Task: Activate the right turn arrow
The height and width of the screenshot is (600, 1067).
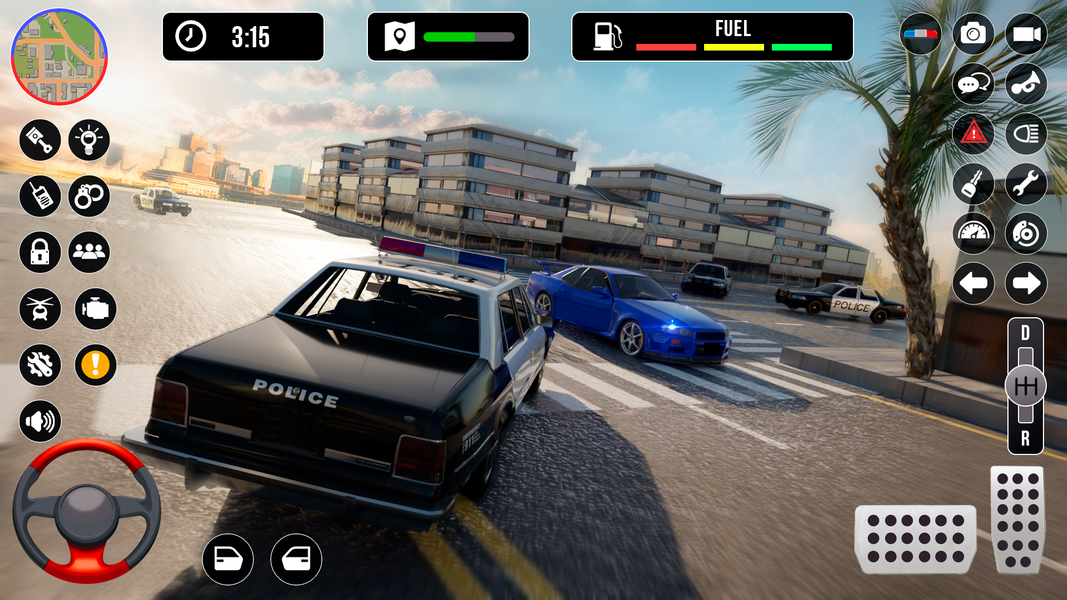Action: [1025, 284]
